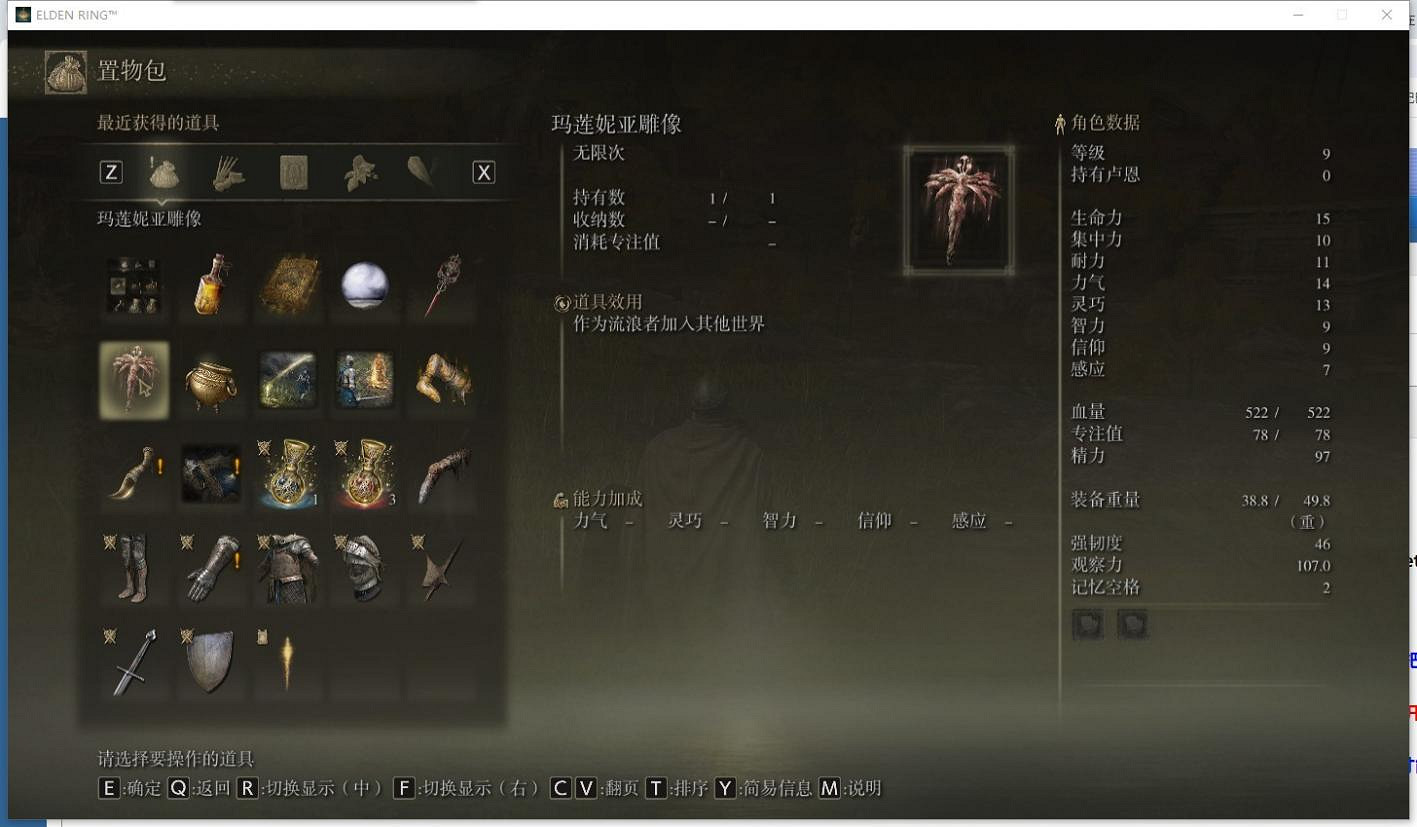Open the pouch items category icon
Viewport: 1417px width, 827px height.
[164, 171]
